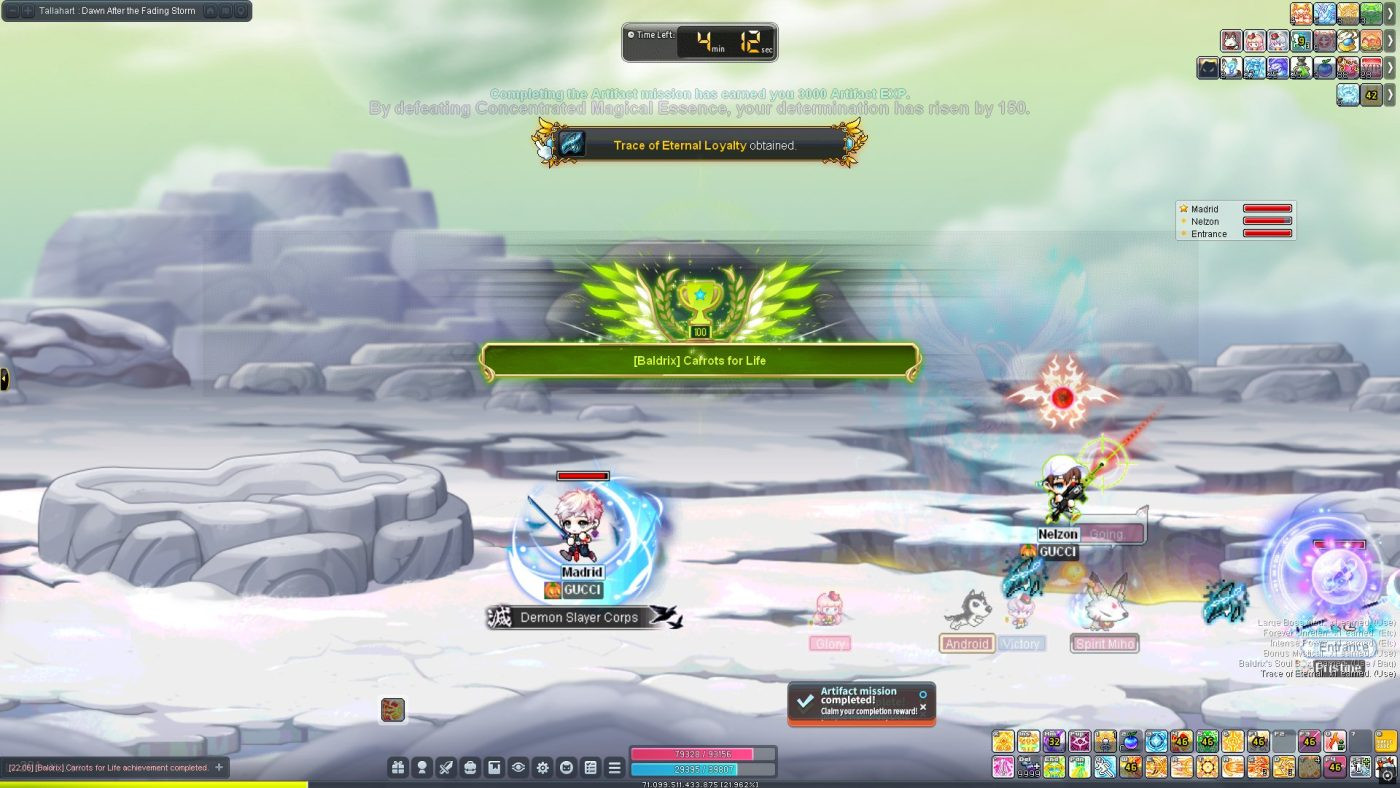1400x788 pixels.
Task: Expand the chat log plus button
Action: coord(219,767)
